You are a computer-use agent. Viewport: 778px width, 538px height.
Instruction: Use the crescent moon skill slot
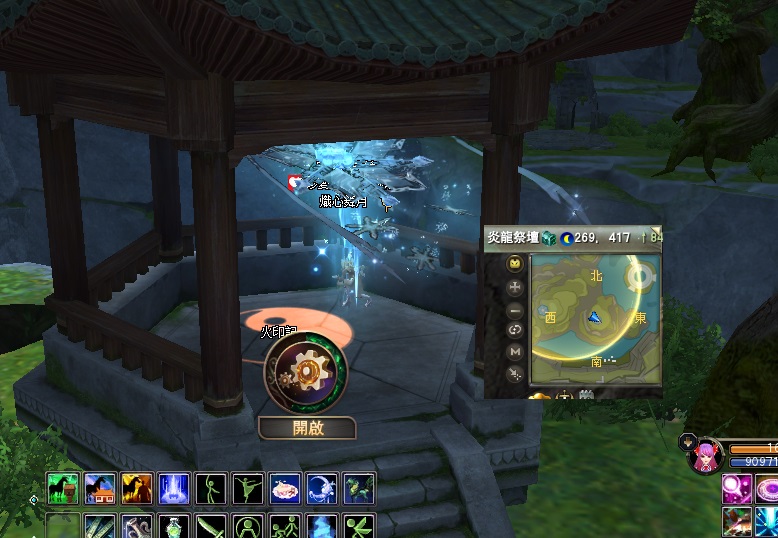(322, 488)
